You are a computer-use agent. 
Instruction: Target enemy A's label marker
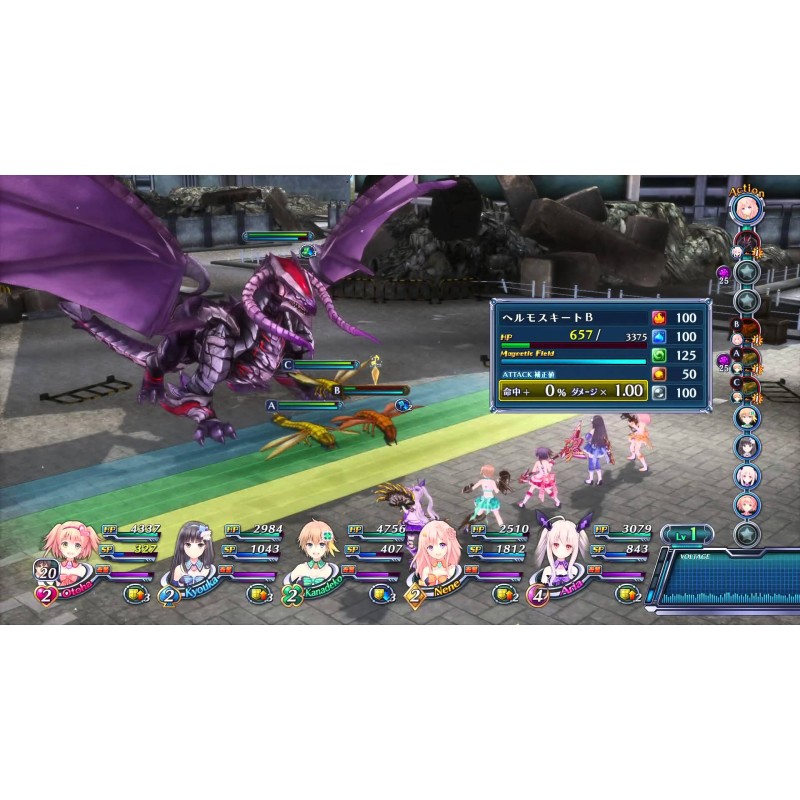271,406
